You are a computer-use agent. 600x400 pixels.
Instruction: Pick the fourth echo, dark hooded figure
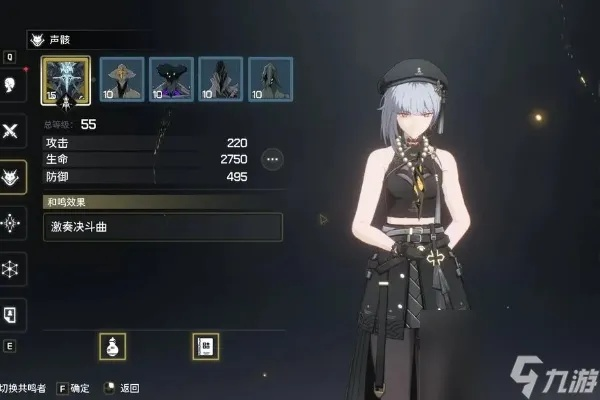220,80
